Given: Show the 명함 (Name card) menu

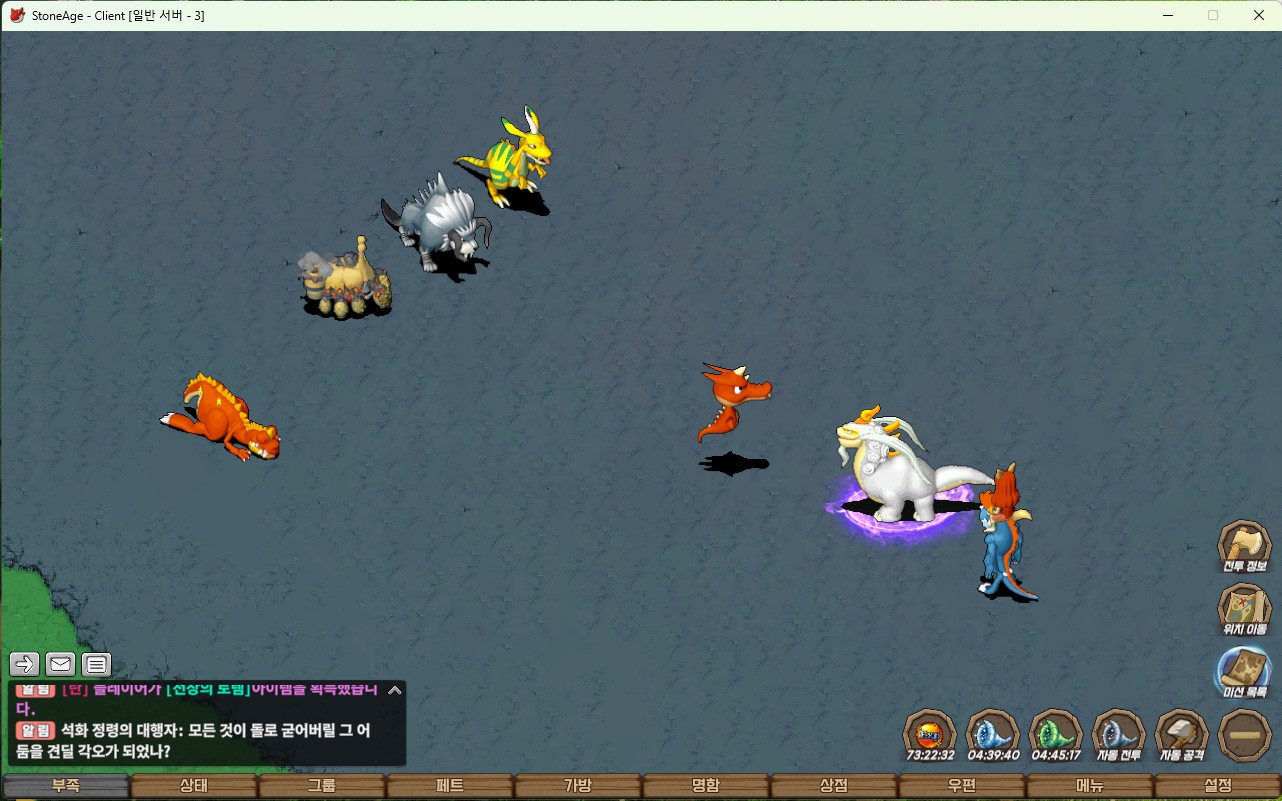Looking at the screenshot, I should click(x=706, y=786).
